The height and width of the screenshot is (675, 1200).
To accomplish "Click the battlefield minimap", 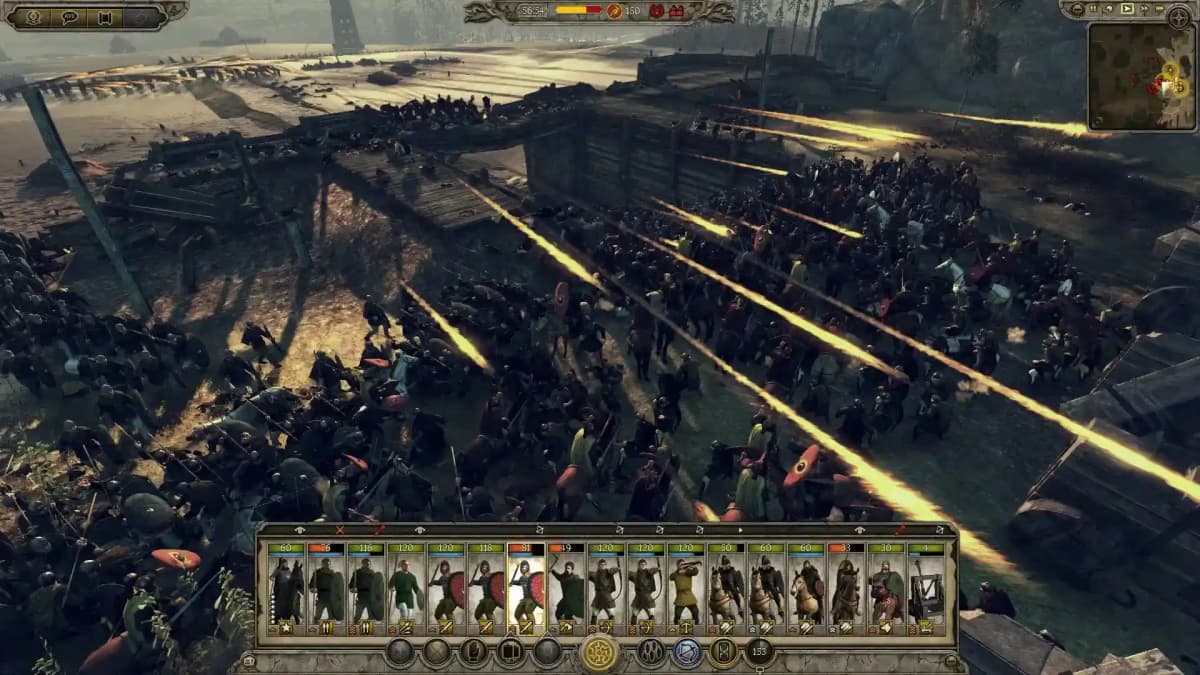I will click(1140, 76).
